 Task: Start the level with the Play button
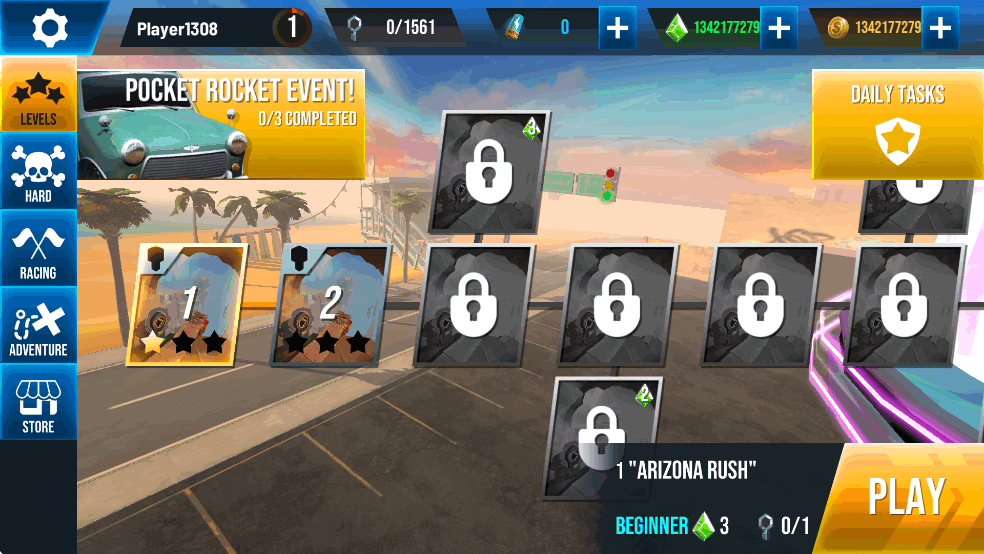click(907, 498)
